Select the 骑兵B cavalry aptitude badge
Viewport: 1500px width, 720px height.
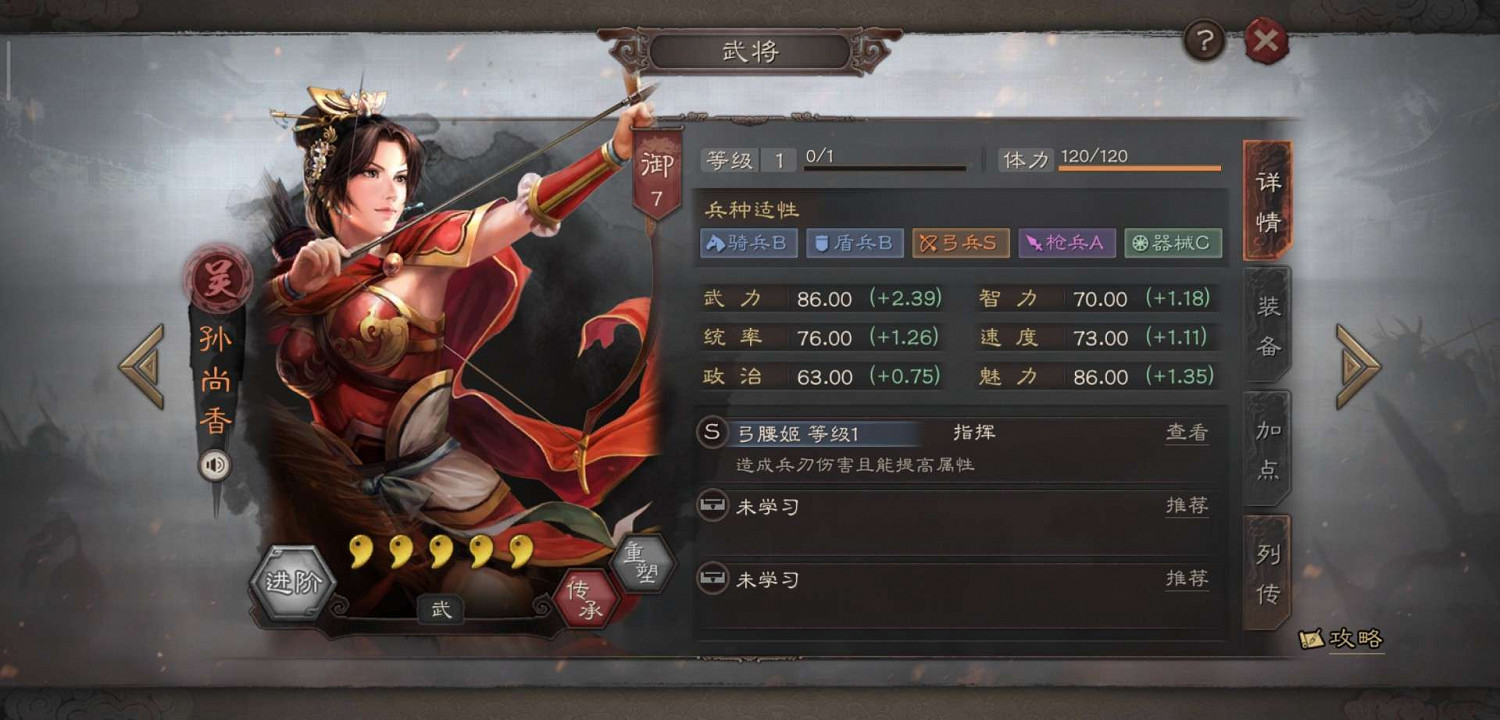click(x=748, y=242)
